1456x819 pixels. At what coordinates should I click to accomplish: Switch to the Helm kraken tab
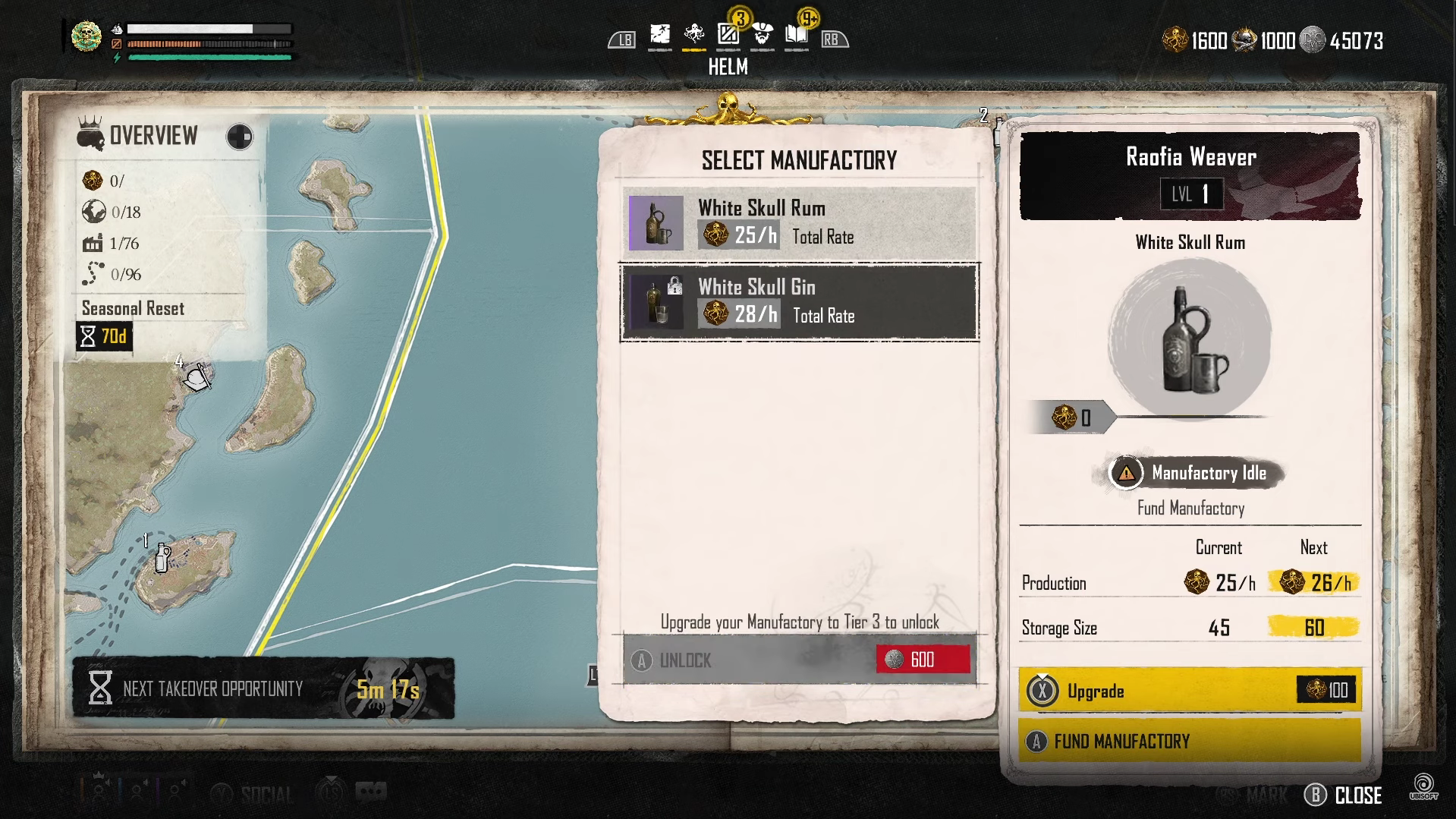[693, 35]
